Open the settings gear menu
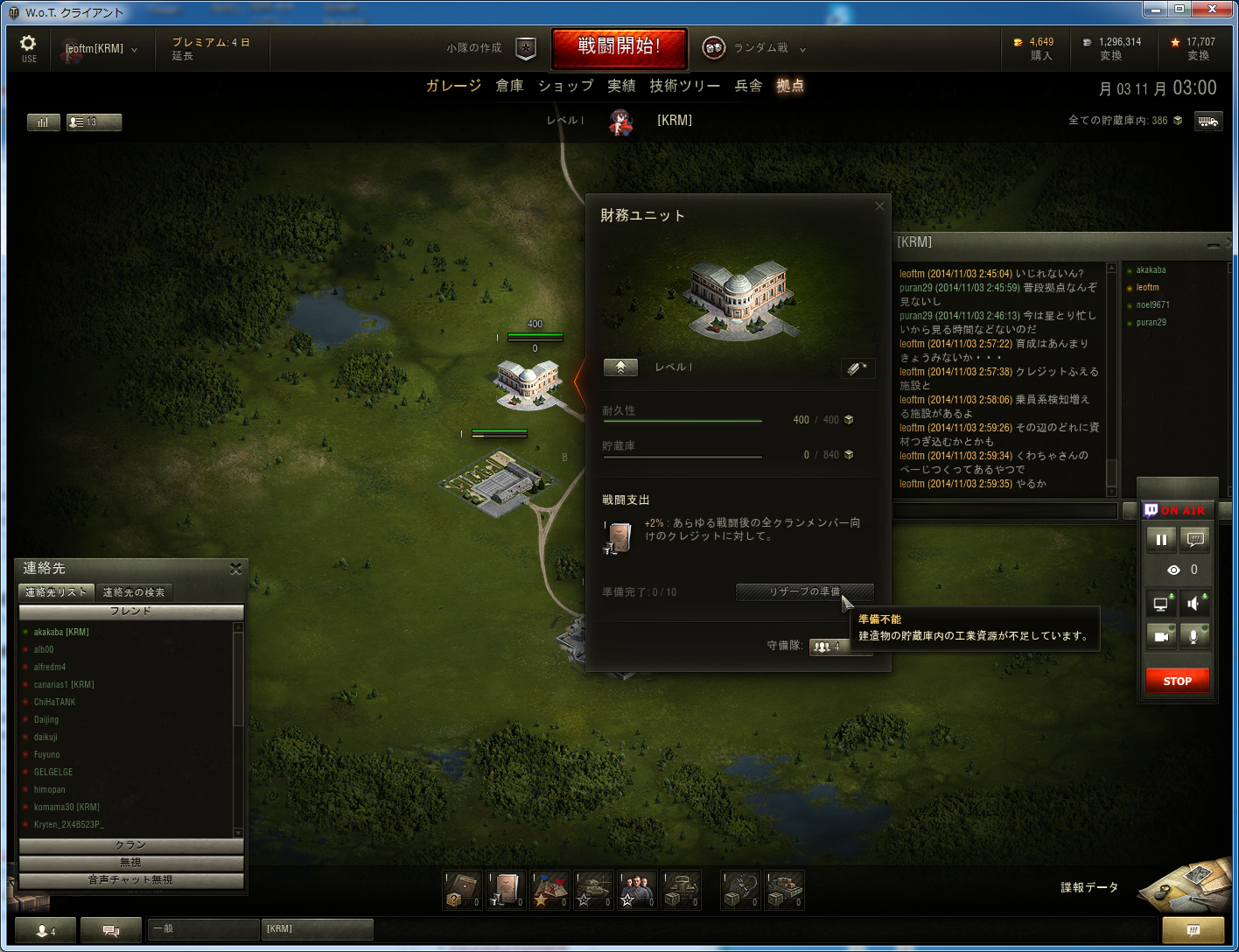1239x952 pixels. coord(29,46)
